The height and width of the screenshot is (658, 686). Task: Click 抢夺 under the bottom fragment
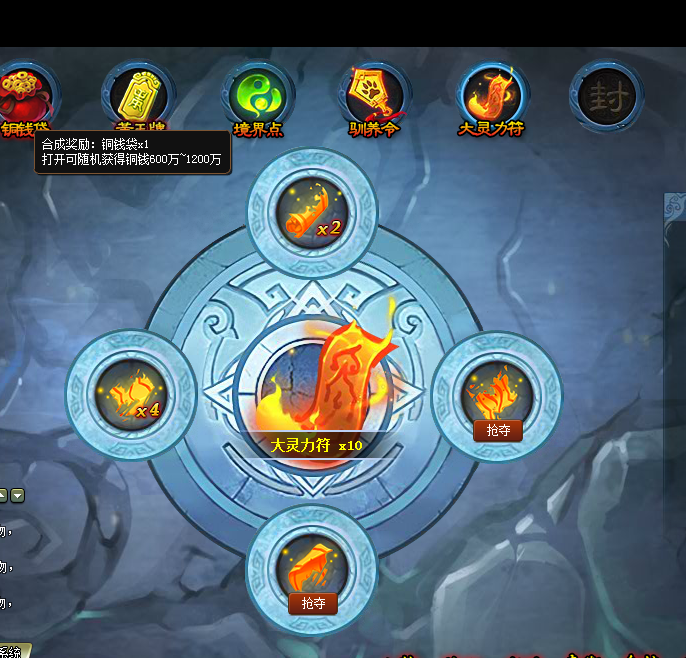click(x=313, y=603)
